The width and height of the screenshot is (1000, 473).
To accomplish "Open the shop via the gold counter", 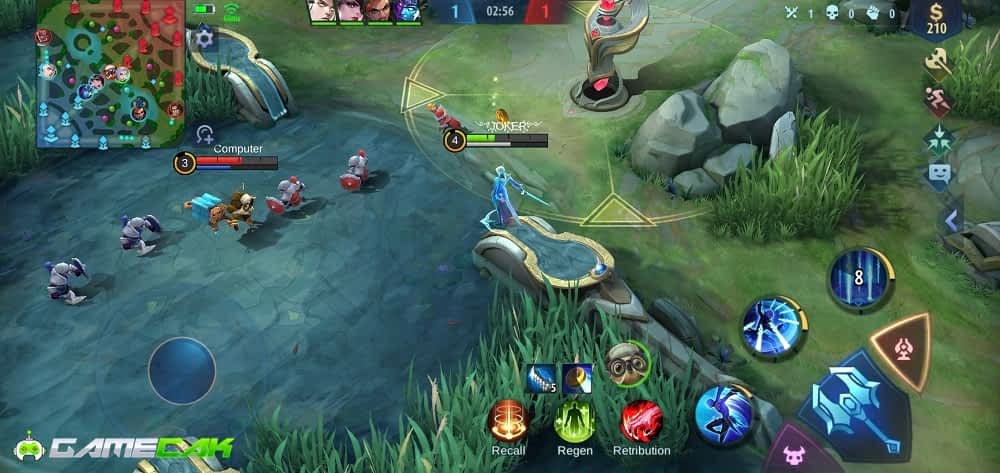I will click(x=937, y=18).
